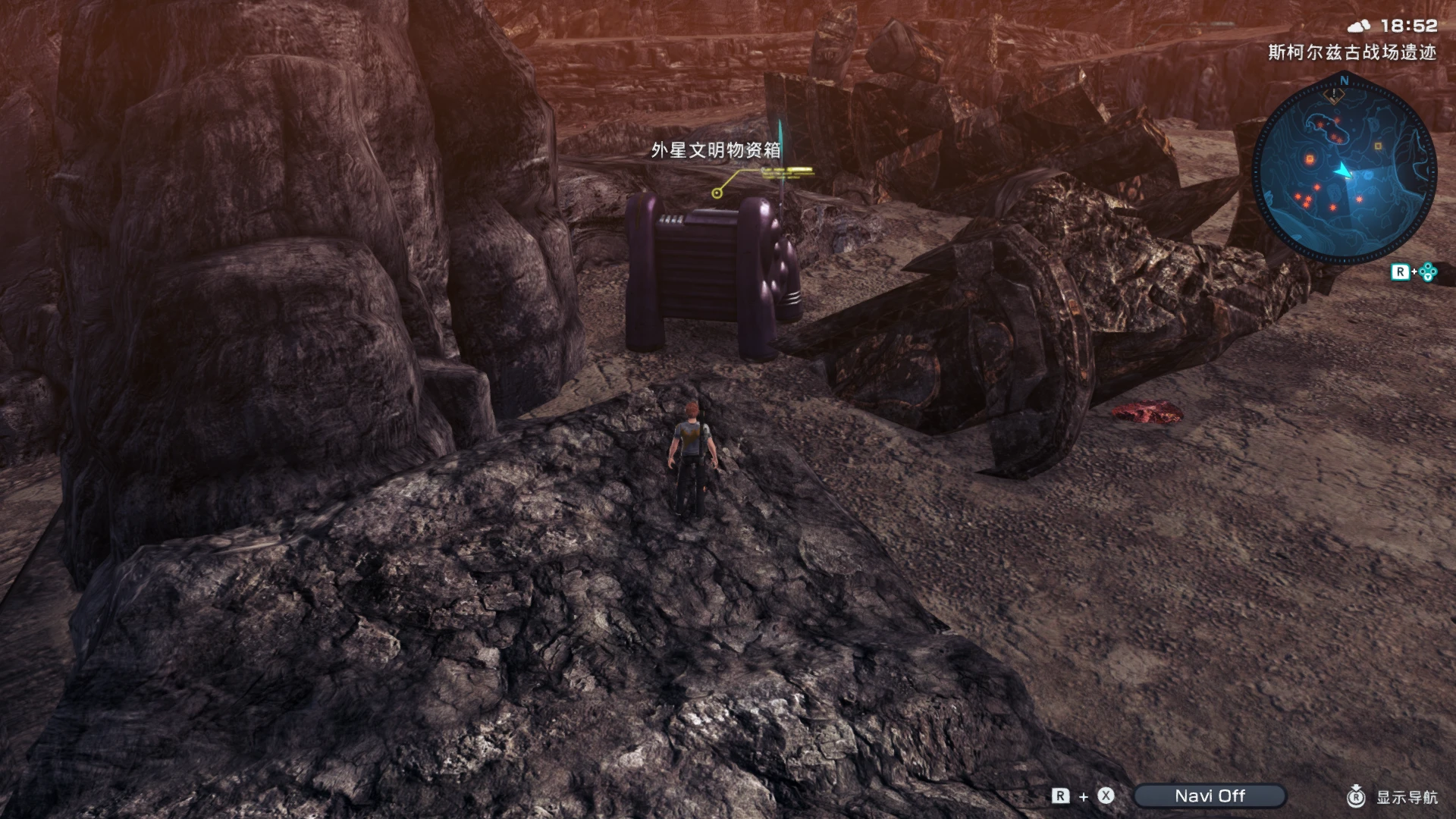
Task: Toggle the Navi Off button
Action: click(1210, 795)
